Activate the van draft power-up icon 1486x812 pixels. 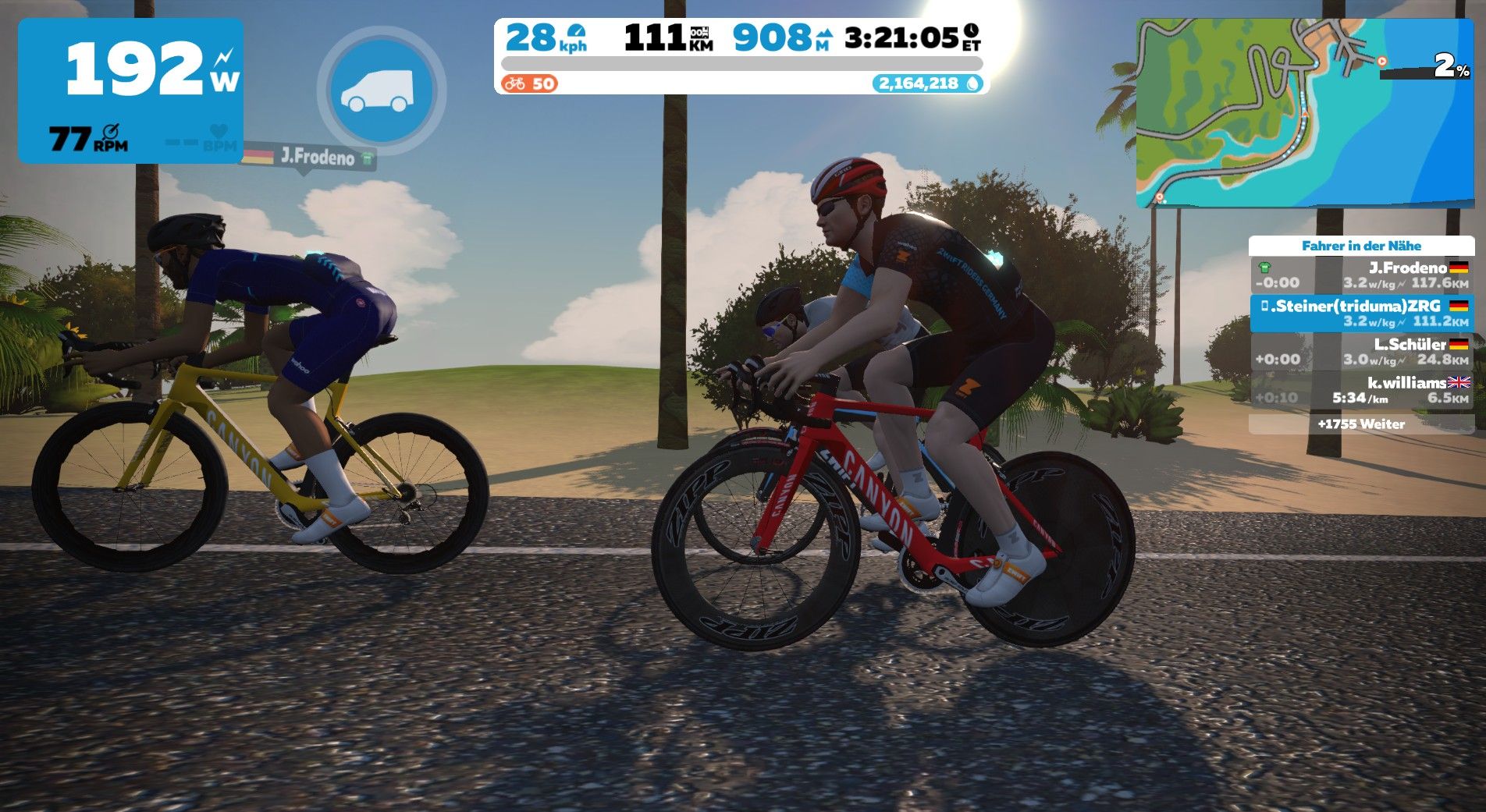382,90
